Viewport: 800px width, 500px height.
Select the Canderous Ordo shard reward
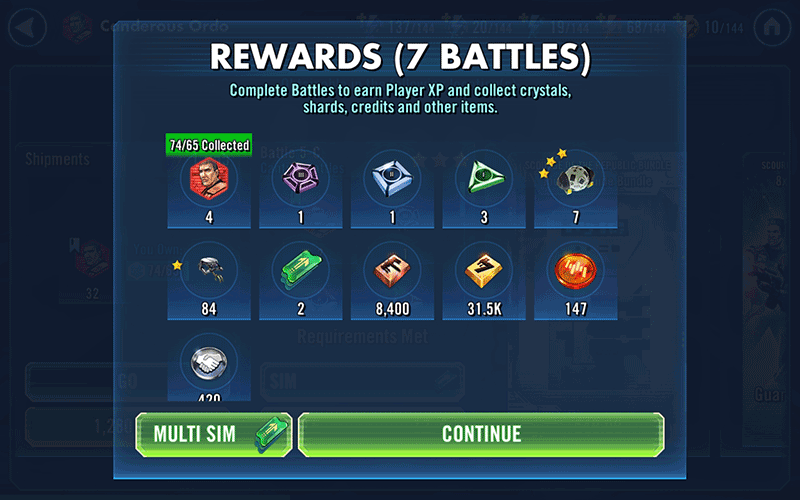[209, 180]
